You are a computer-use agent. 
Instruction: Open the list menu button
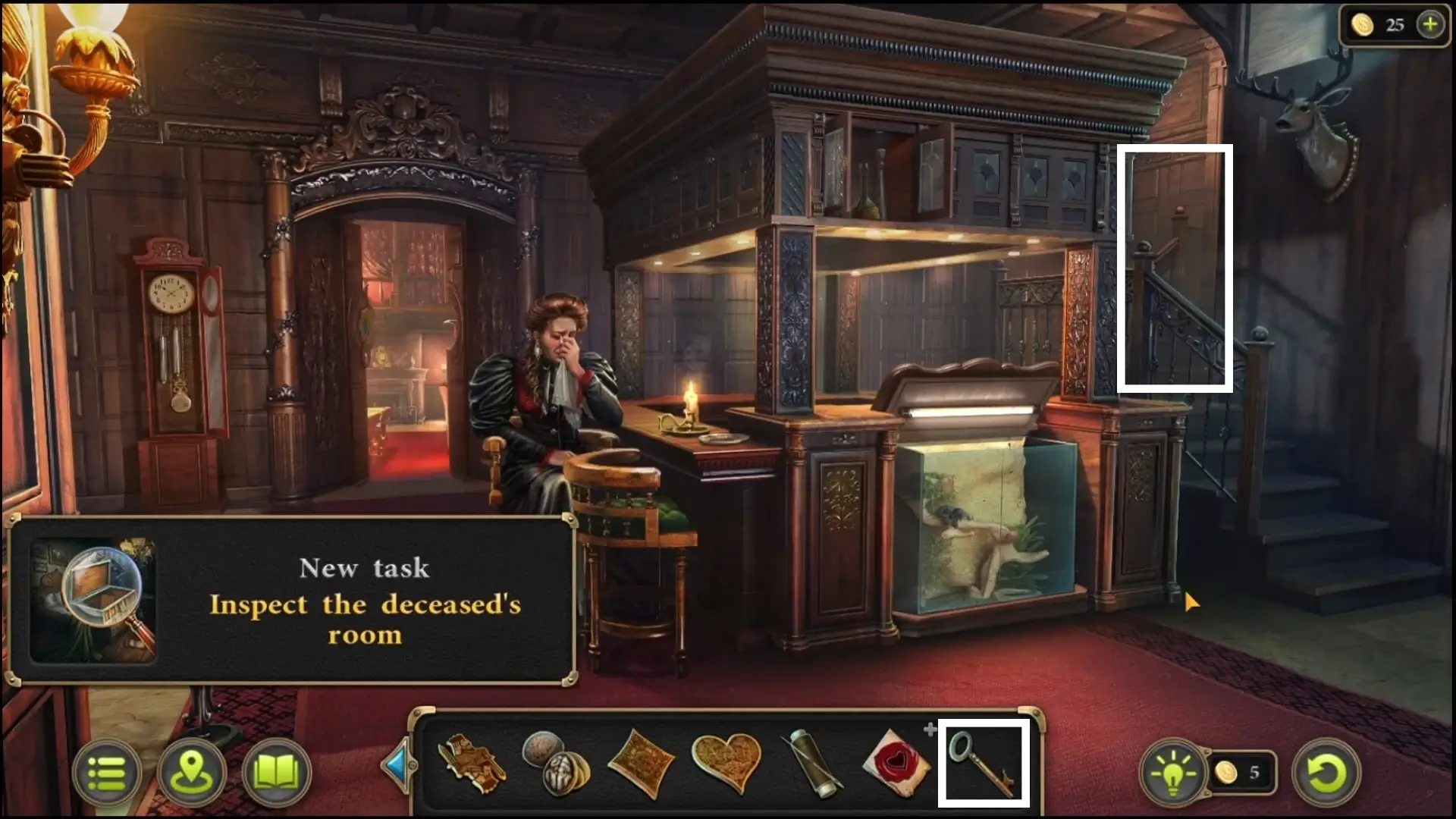click(x=107, y=773)
